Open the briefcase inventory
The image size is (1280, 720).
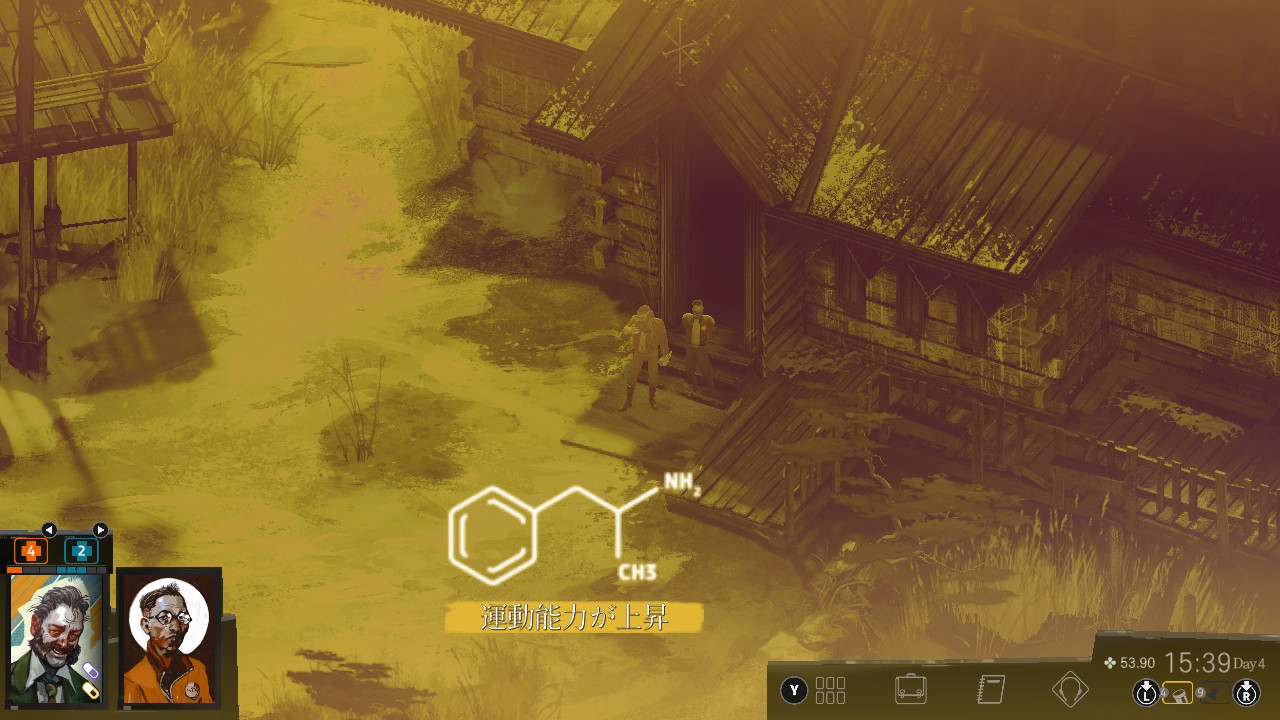tap(909, 689)
